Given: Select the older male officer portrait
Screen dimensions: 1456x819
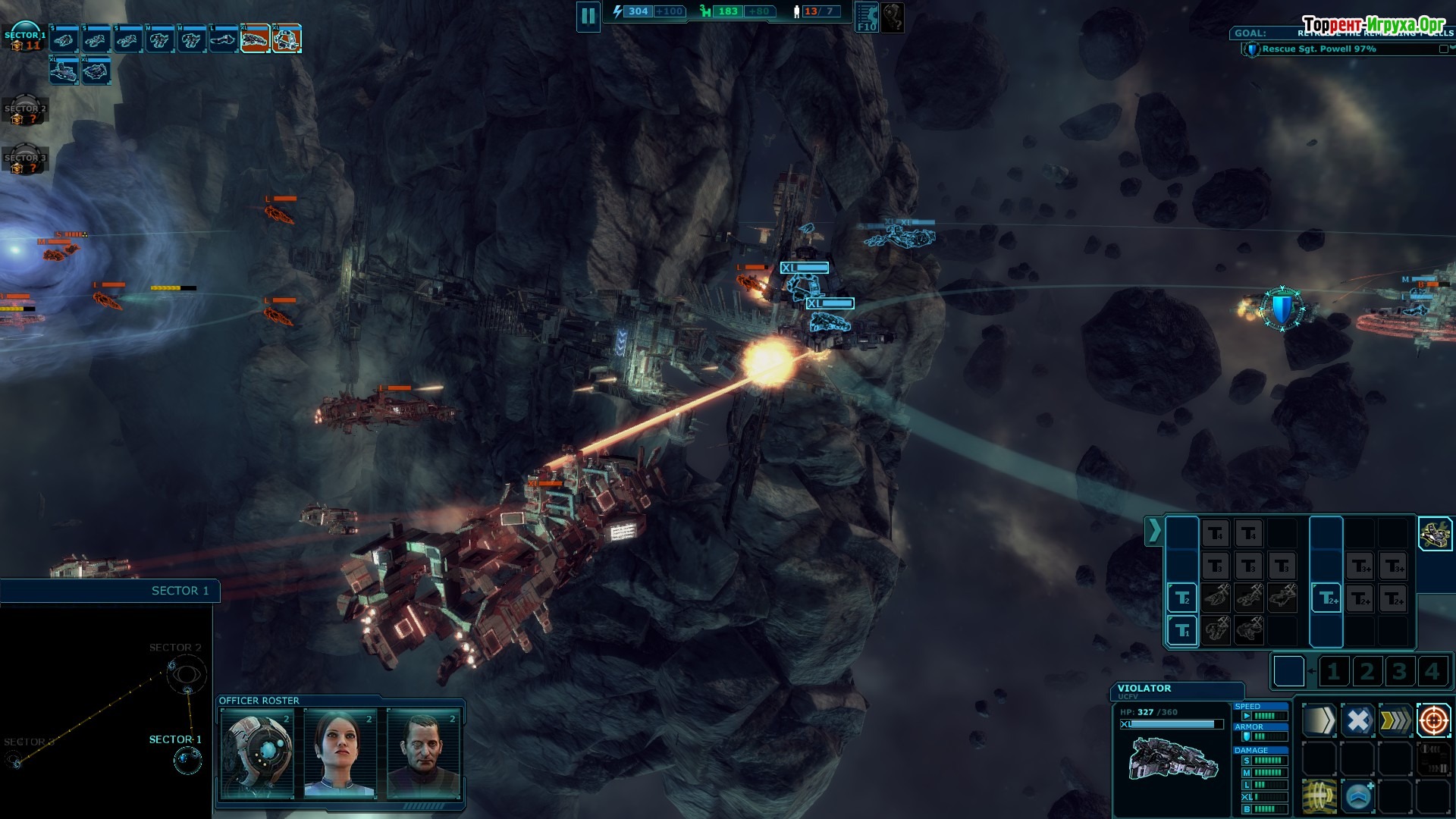Looking at the screenshot, I should [423, 752].
